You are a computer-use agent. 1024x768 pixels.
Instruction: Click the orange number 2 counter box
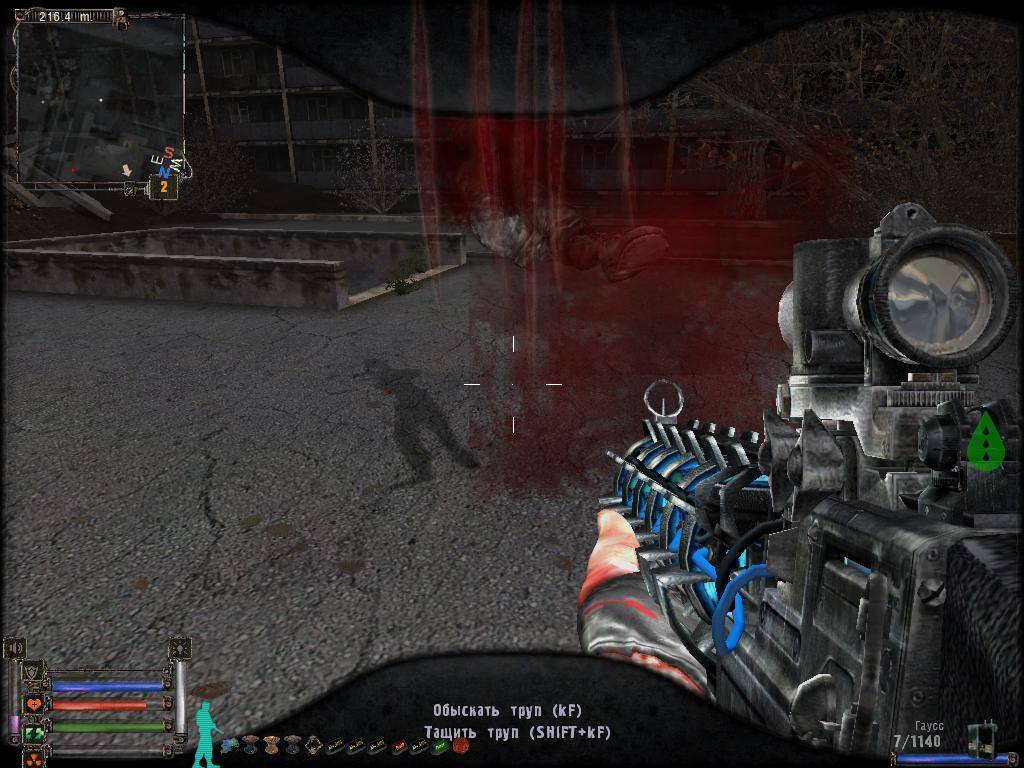coord(163,186)
